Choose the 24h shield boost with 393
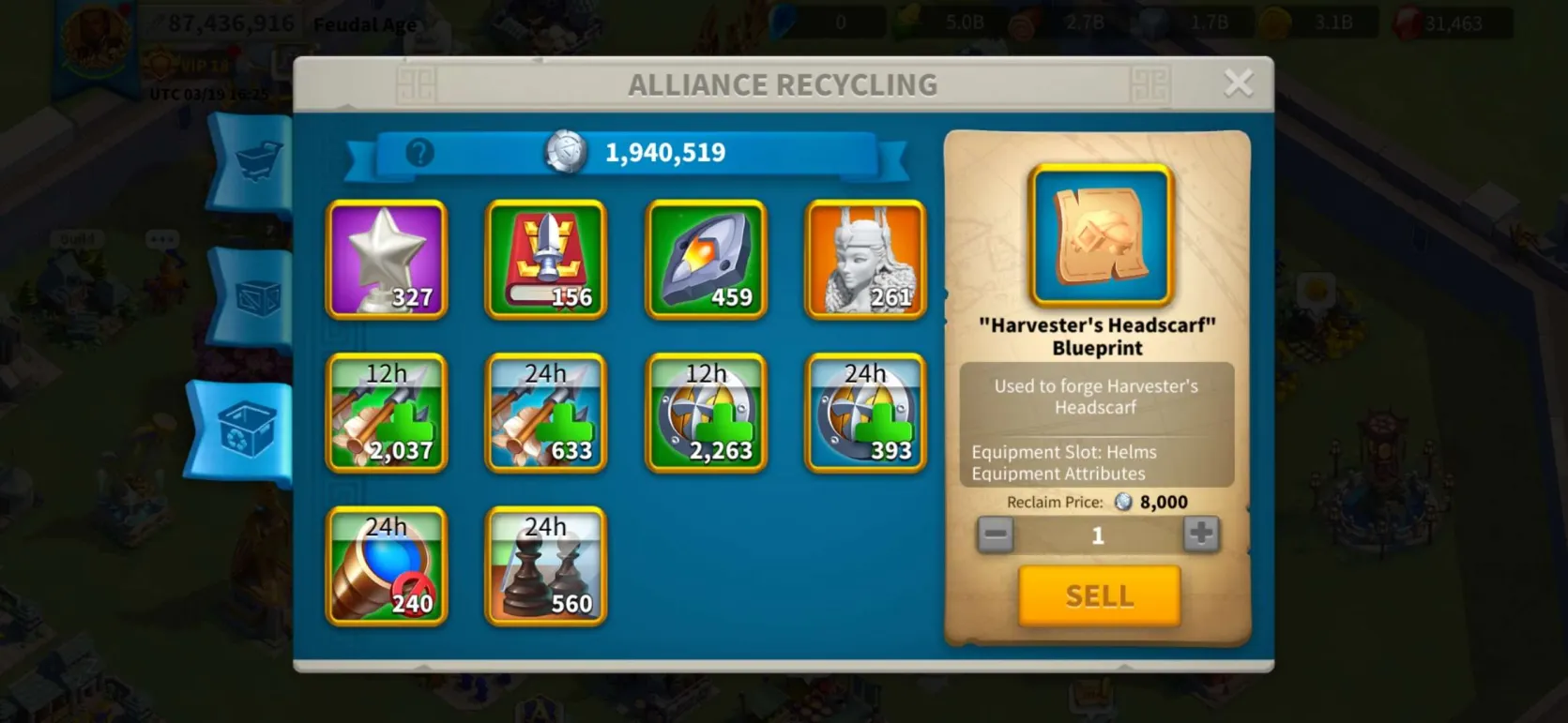This screenshot has height=723, width=1568. [865, 413]
